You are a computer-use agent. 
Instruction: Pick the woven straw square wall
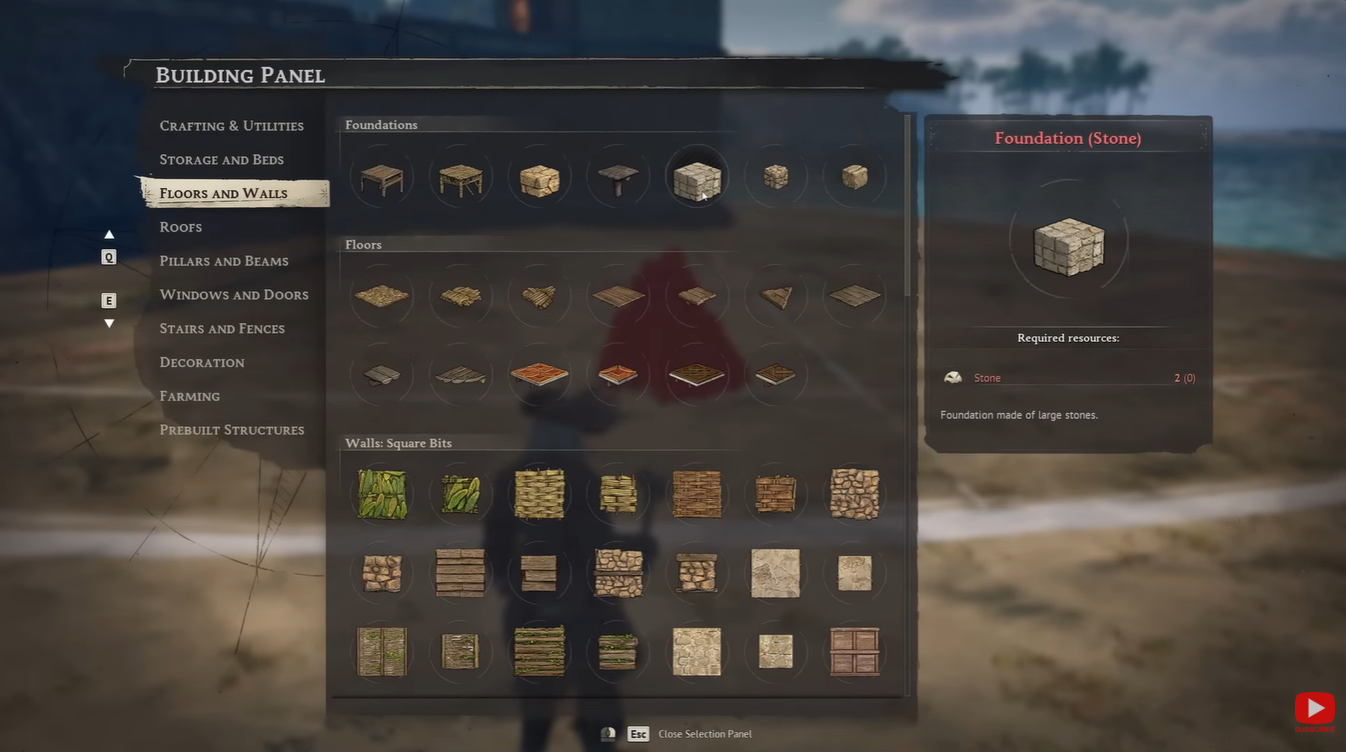(x=539, y=493)
